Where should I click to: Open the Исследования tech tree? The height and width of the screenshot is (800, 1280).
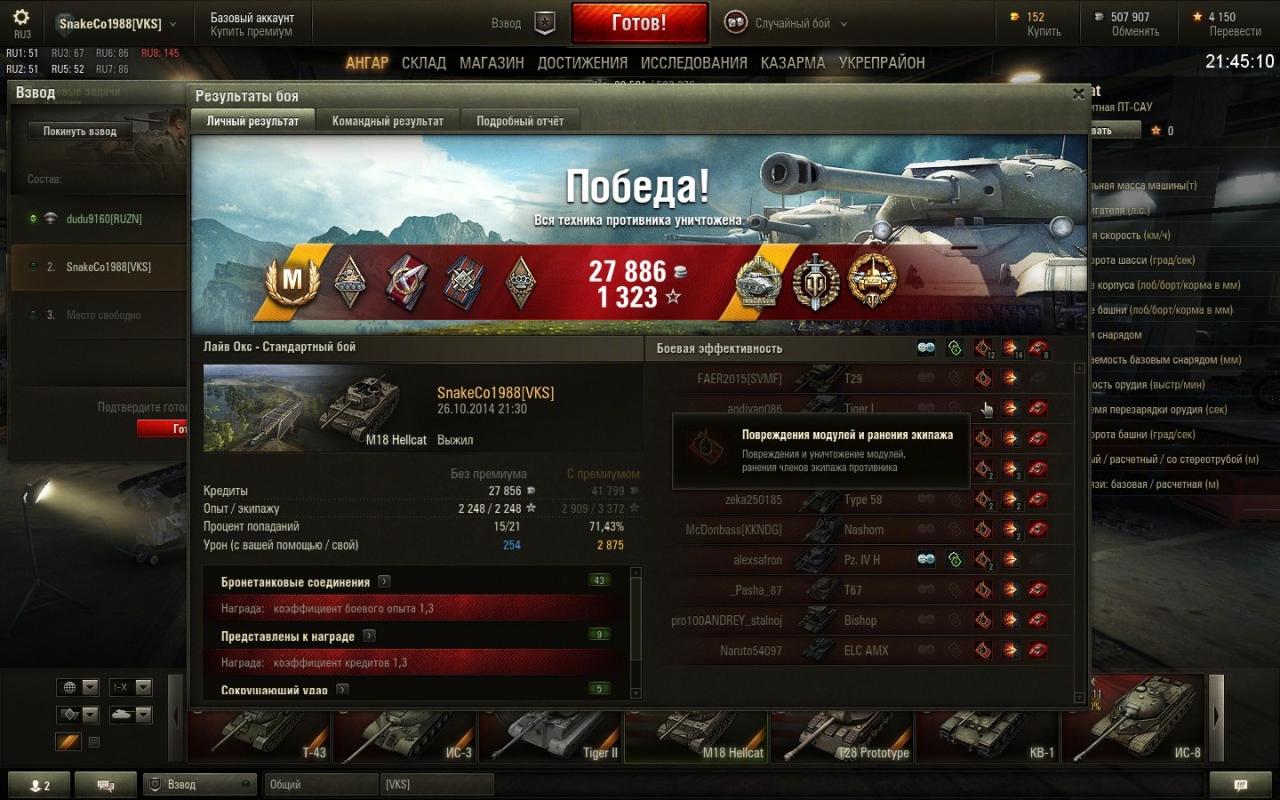click(x=693, y=63)
